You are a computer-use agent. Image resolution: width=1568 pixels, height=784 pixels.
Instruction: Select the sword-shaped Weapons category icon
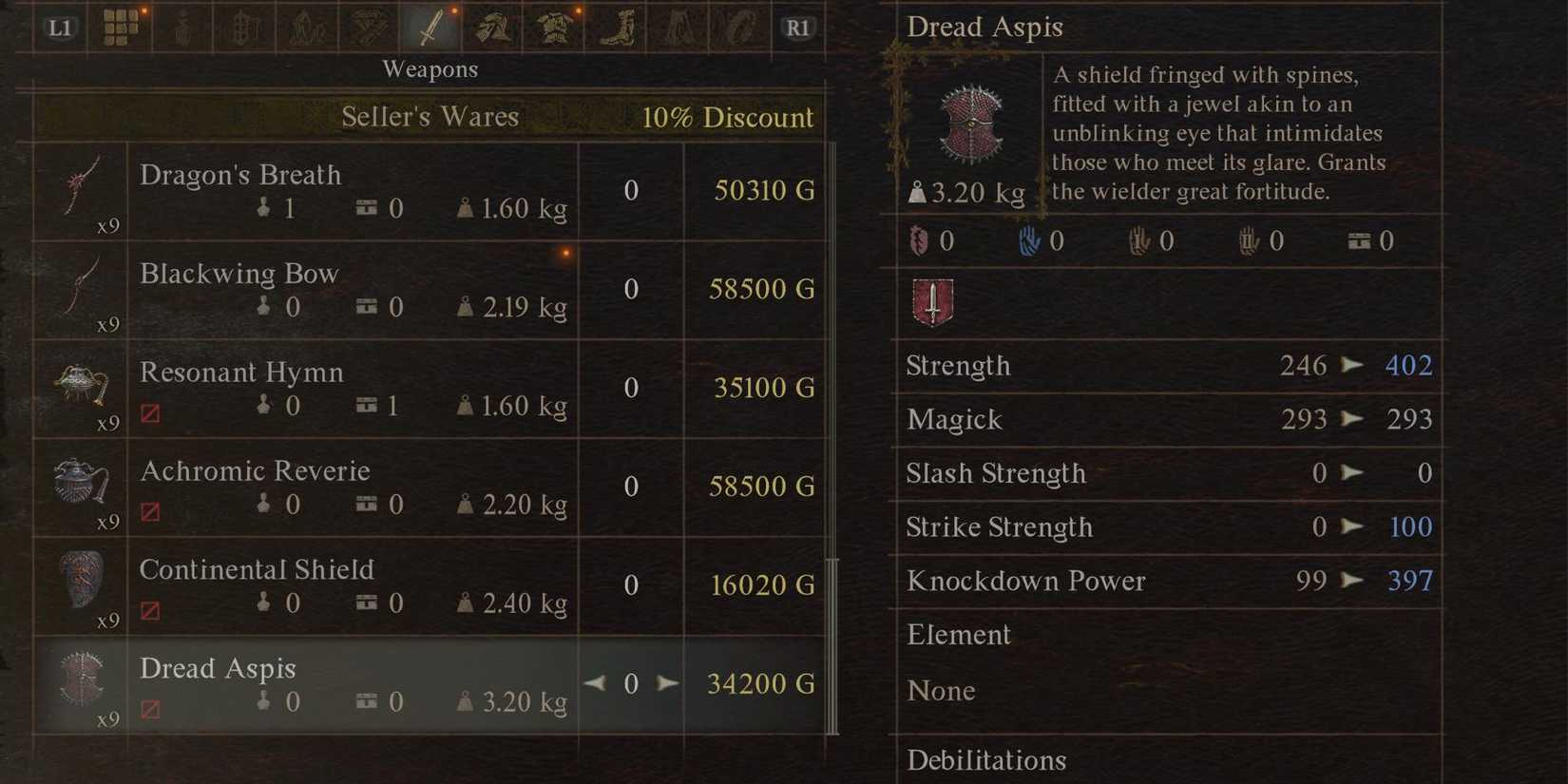point(430,27)
